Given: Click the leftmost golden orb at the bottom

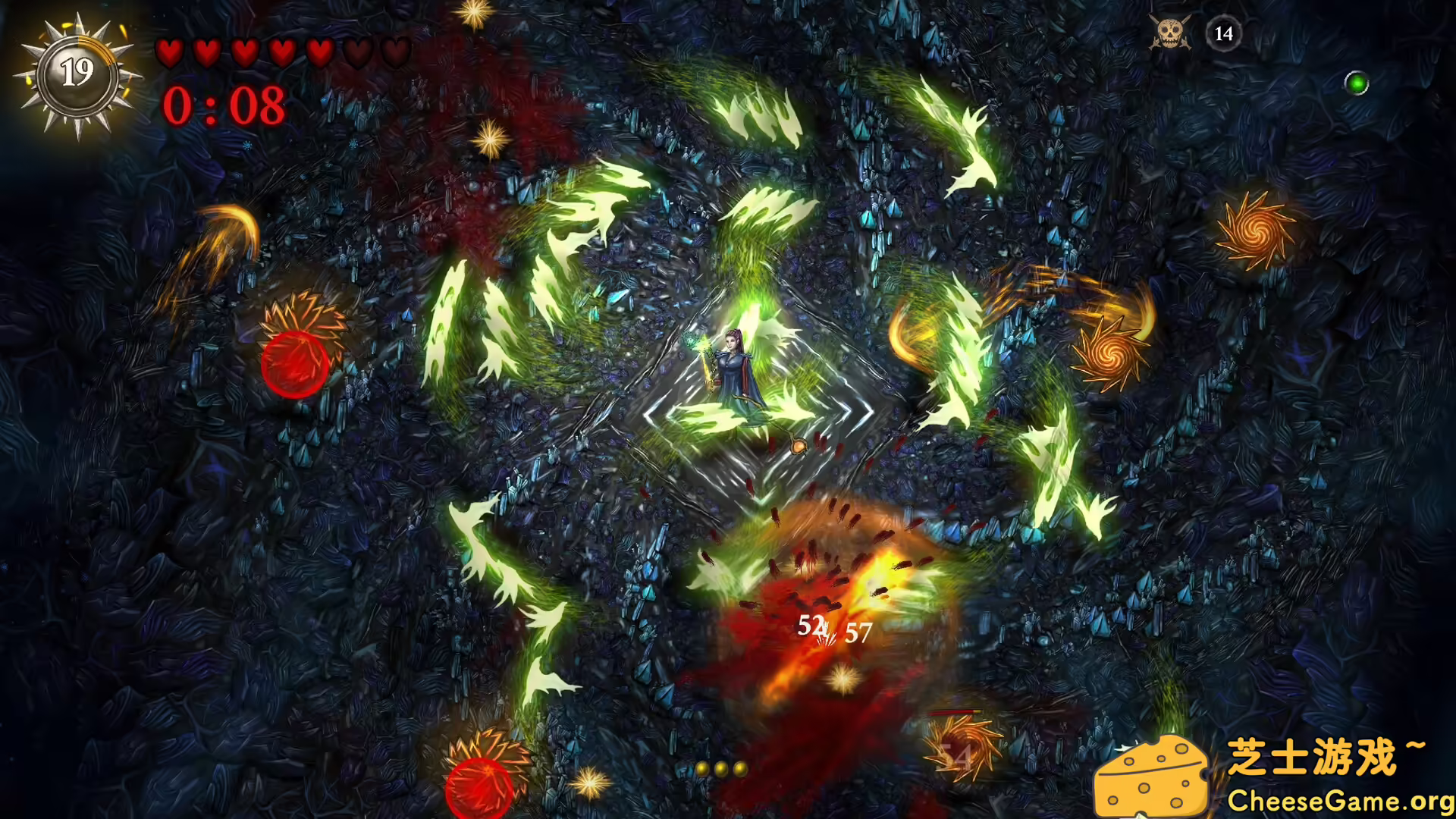Looking at the screenshot, I should [702, 768].
